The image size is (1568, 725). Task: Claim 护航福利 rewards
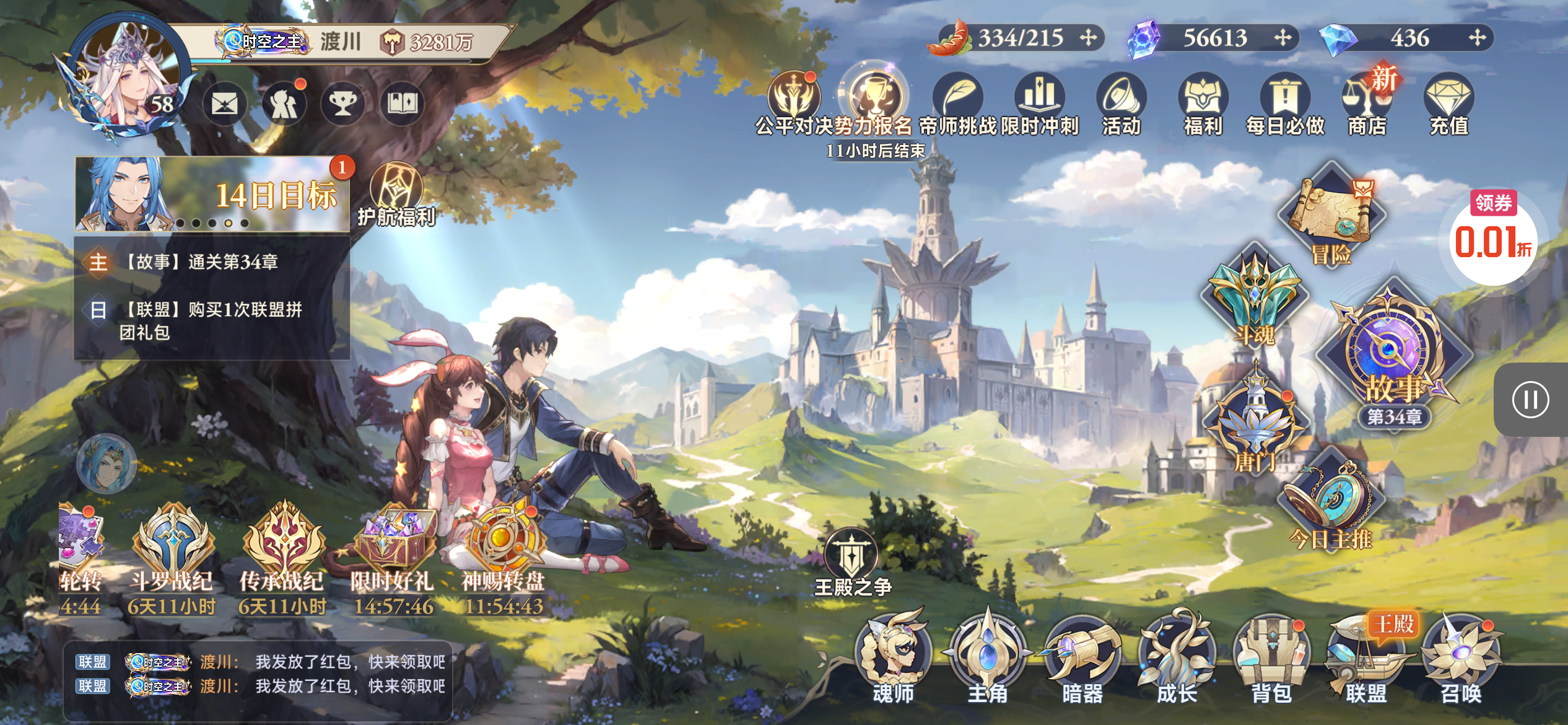[x=396, y=194]
